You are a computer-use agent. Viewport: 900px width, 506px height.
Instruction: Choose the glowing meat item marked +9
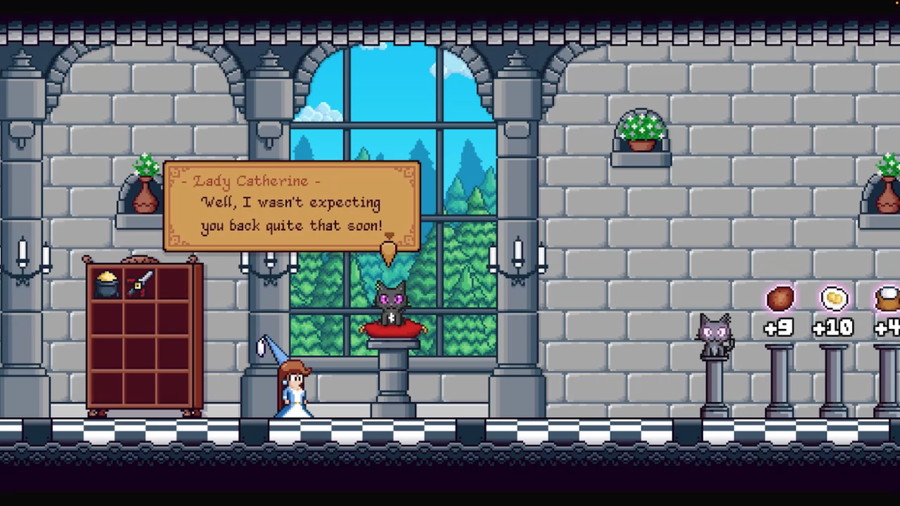780,298
